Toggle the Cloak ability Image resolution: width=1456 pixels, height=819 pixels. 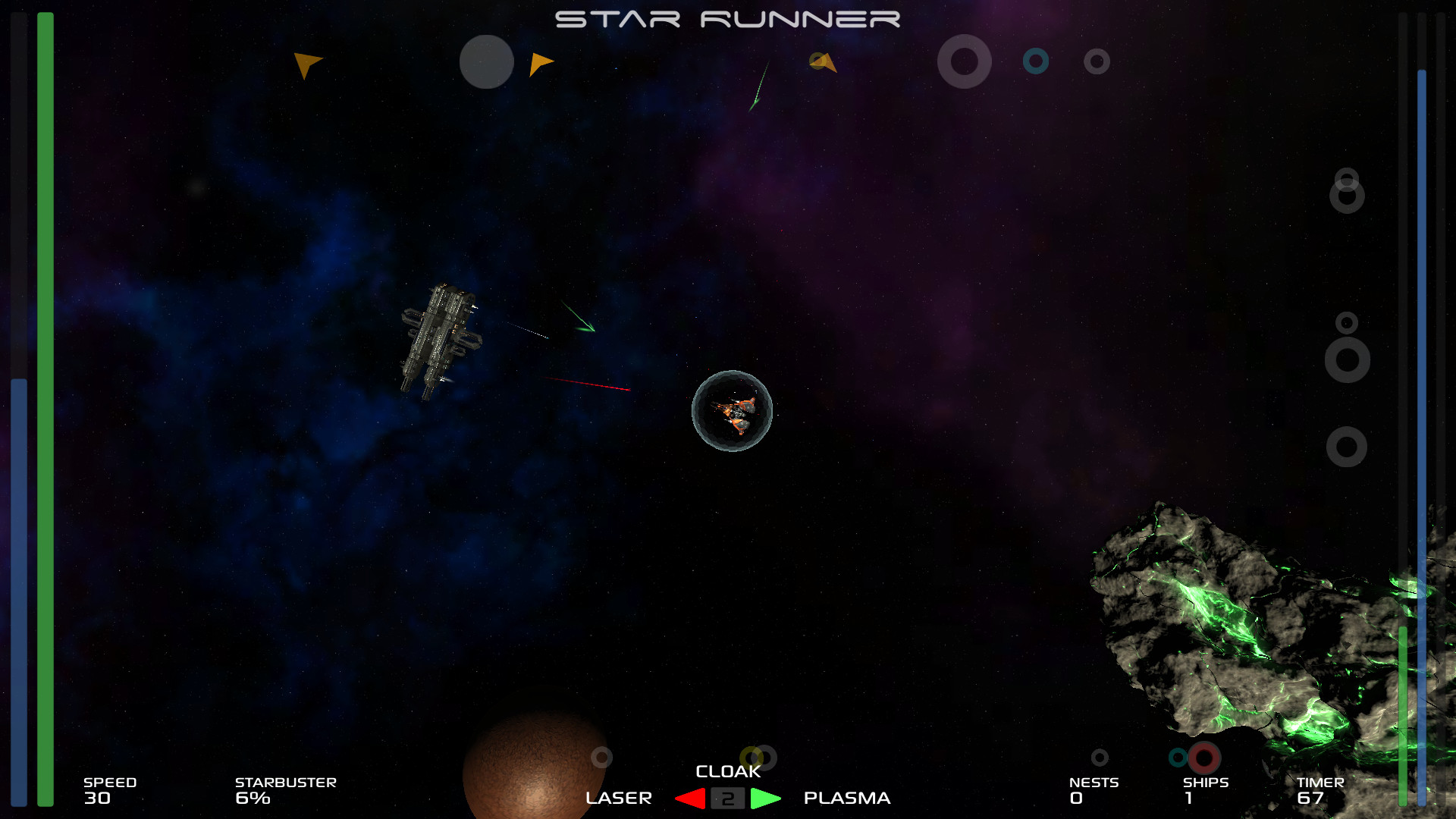(x=729, y=771)
